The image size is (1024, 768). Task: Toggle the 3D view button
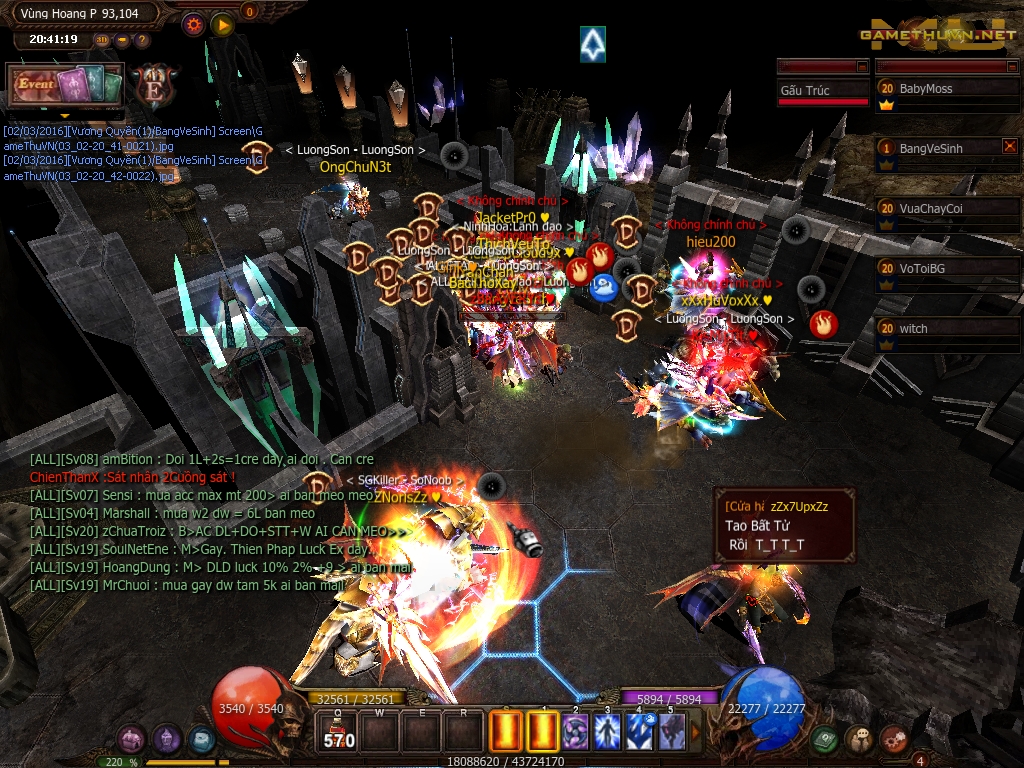click(x=102, y=40)
